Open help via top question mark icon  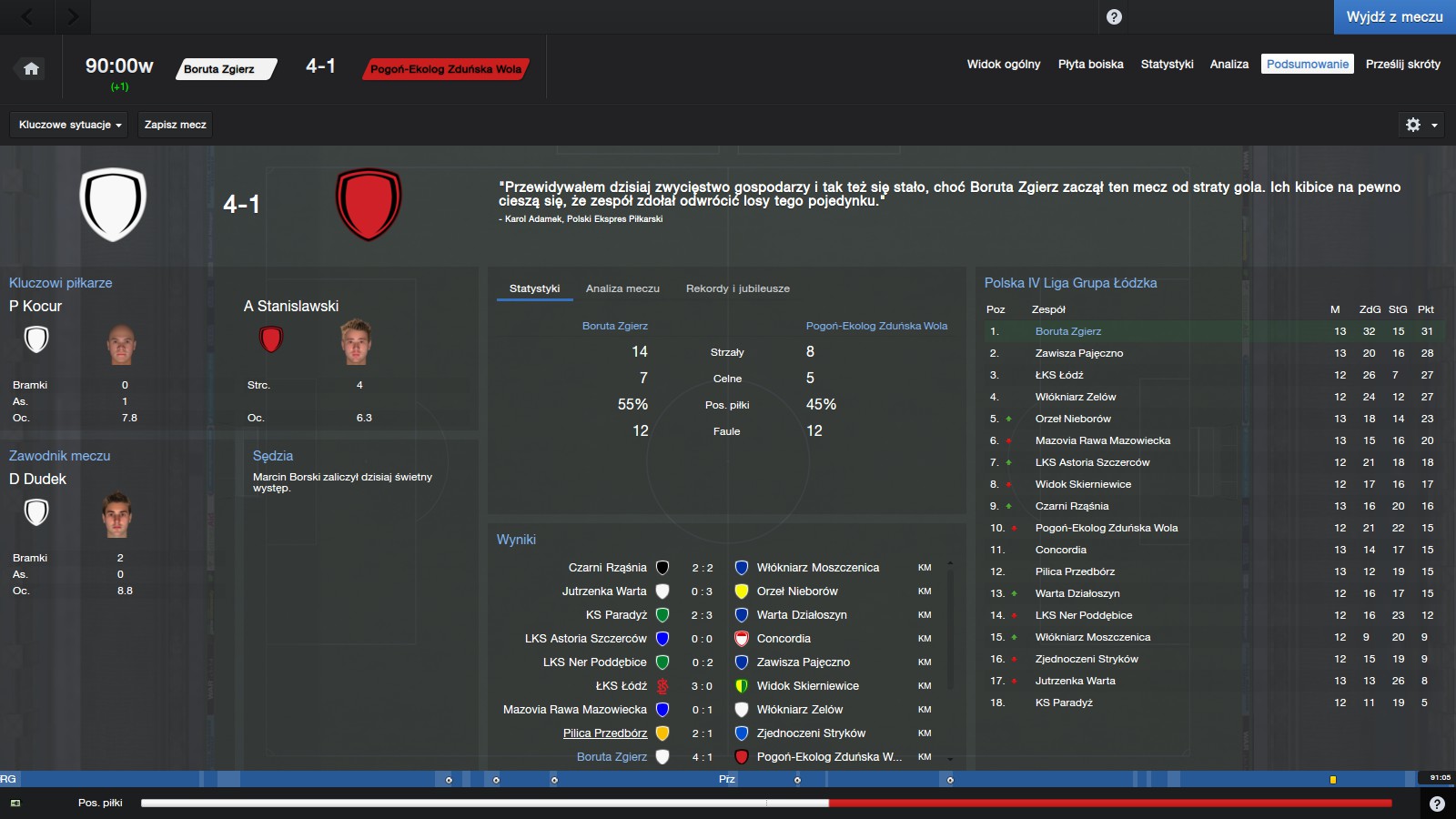(x=1114, y=17)
